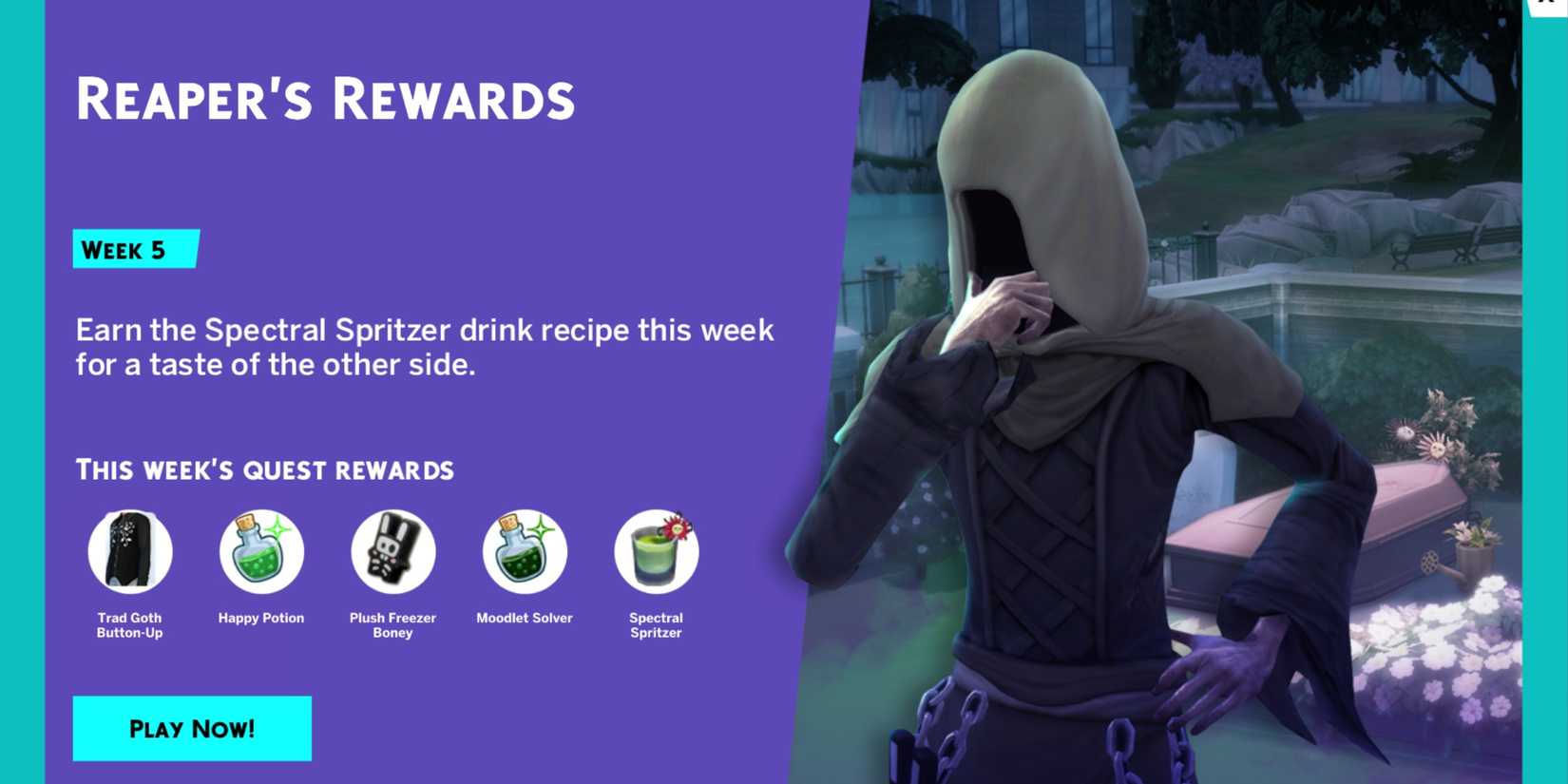Select the Plush Freezer Boney reward icon
This screenshot has width=1568, height=784.
pyautogui.click(x=392, y=551)
